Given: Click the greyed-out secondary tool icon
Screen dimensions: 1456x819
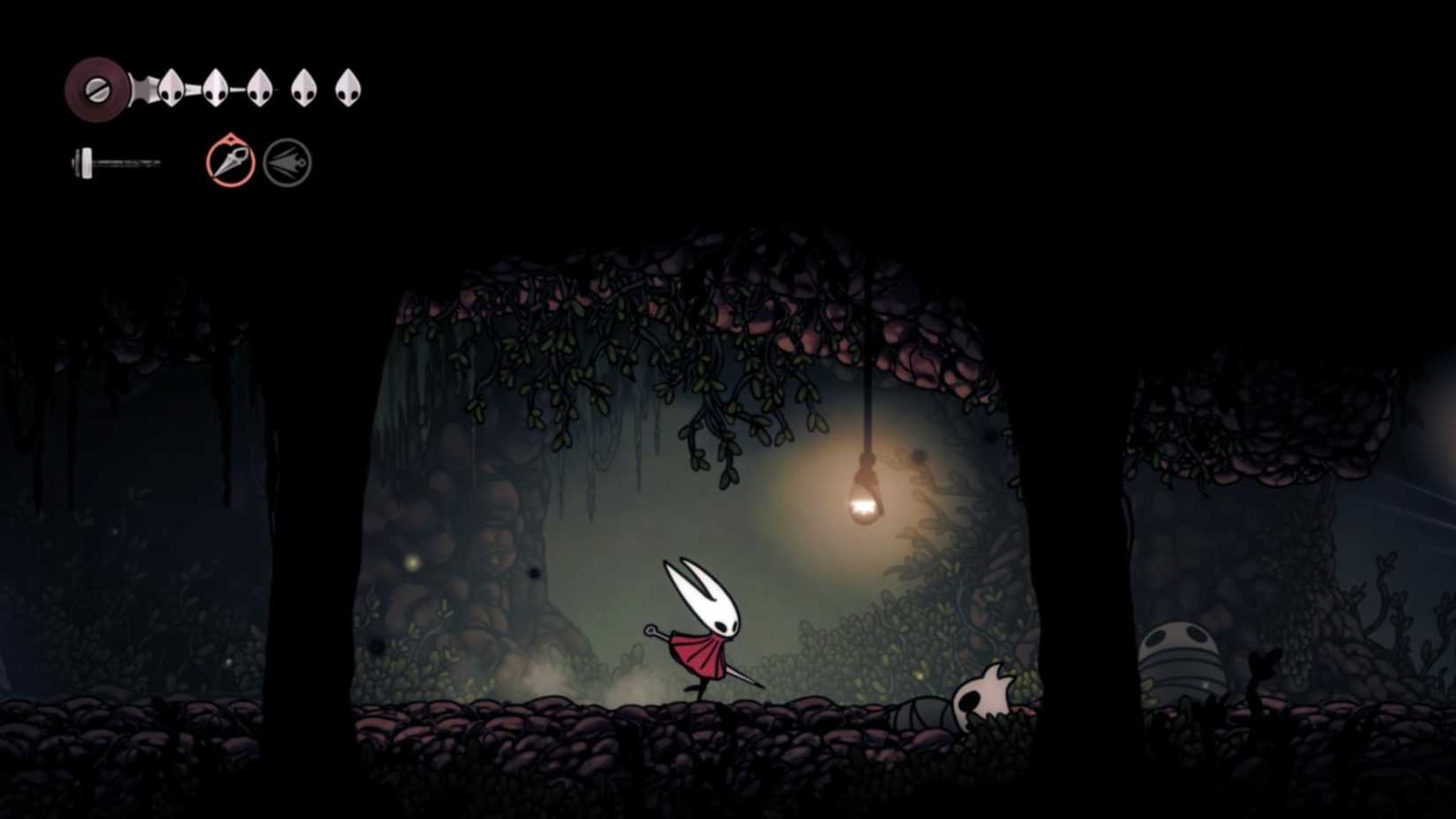Looking at the screenshot, I should point(288,161).
